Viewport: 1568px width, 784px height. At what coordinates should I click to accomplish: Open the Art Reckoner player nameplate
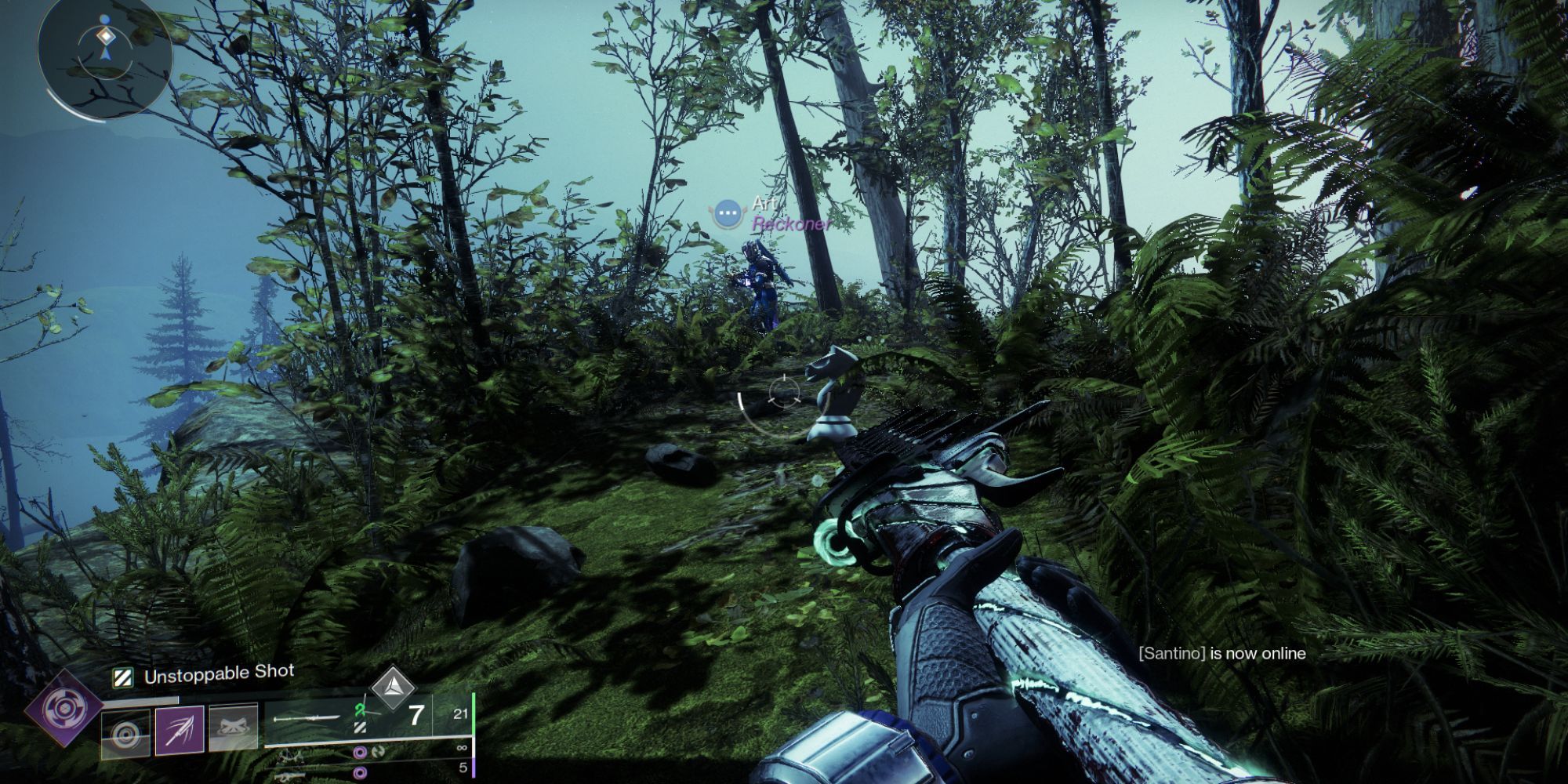tap(772, 213)
